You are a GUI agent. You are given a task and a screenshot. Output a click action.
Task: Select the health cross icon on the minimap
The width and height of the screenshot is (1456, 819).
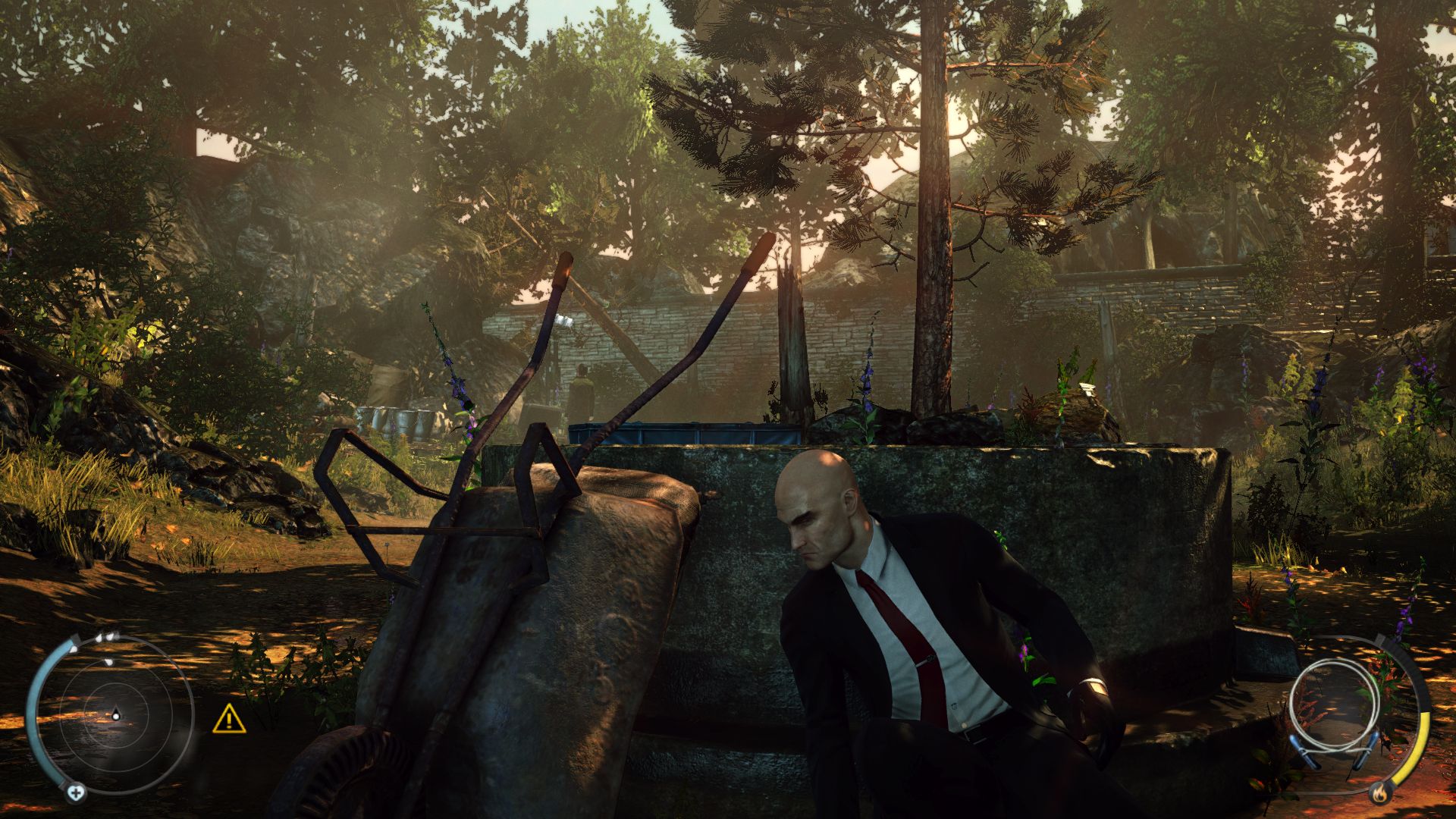76,793
